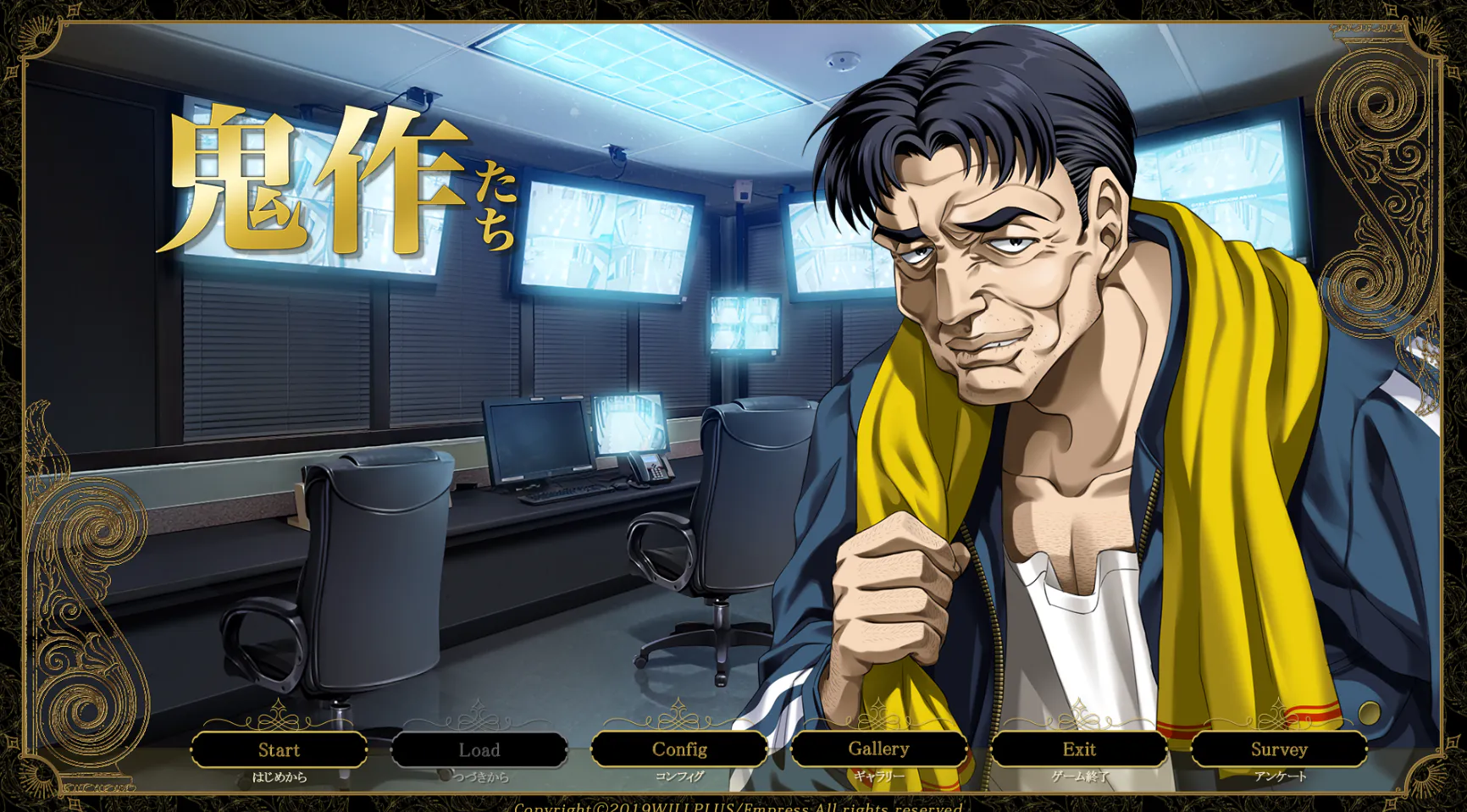1467x812 pixels.
Task: Click the ornament above the Load button
Action: coord(479,721)
